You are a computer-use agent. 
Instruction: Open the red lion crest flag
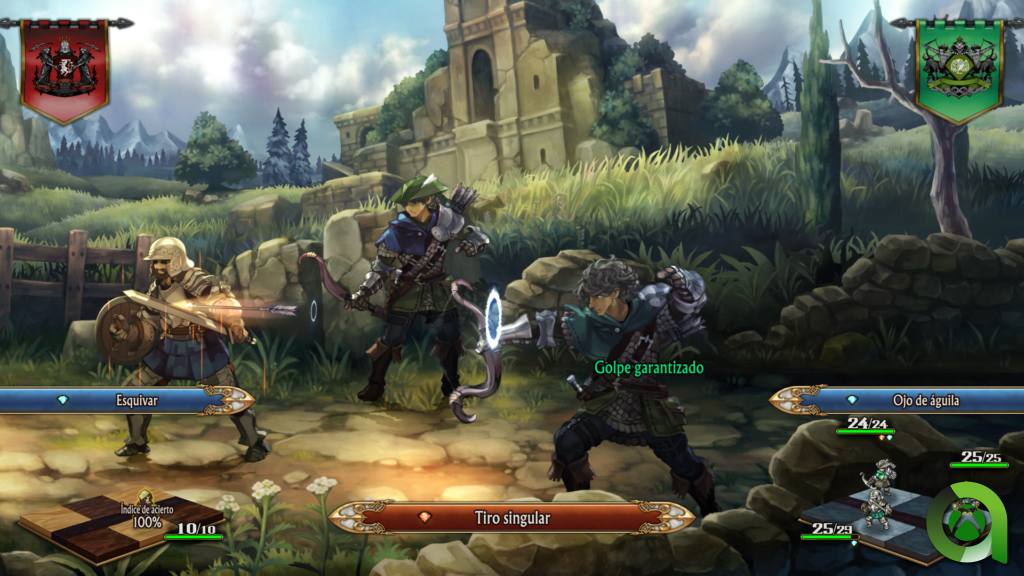pyautogui.click(x=65, y=67)
